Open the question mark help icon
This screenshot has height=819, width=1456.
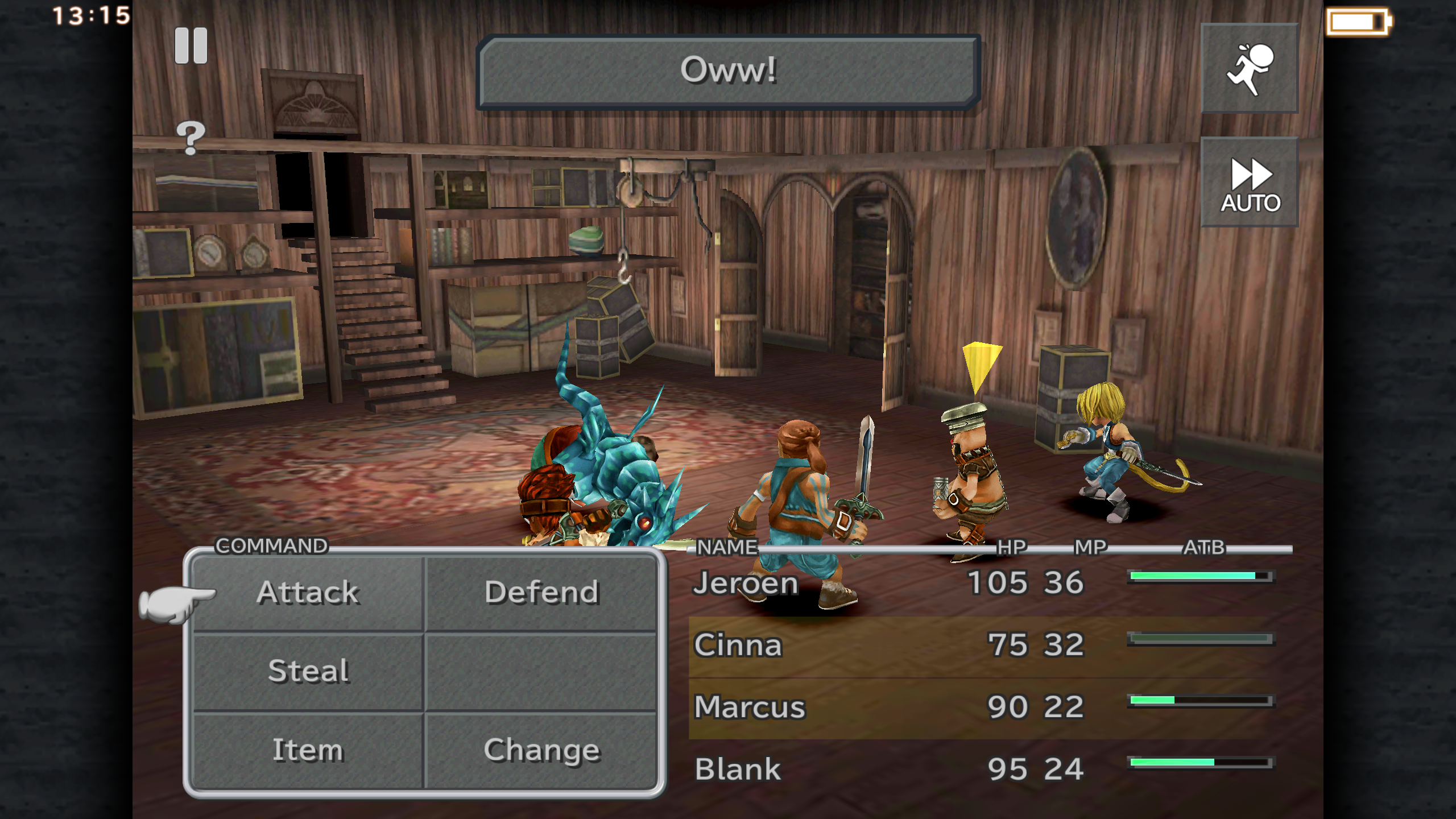pyautogui.click(x=191, y=137)
